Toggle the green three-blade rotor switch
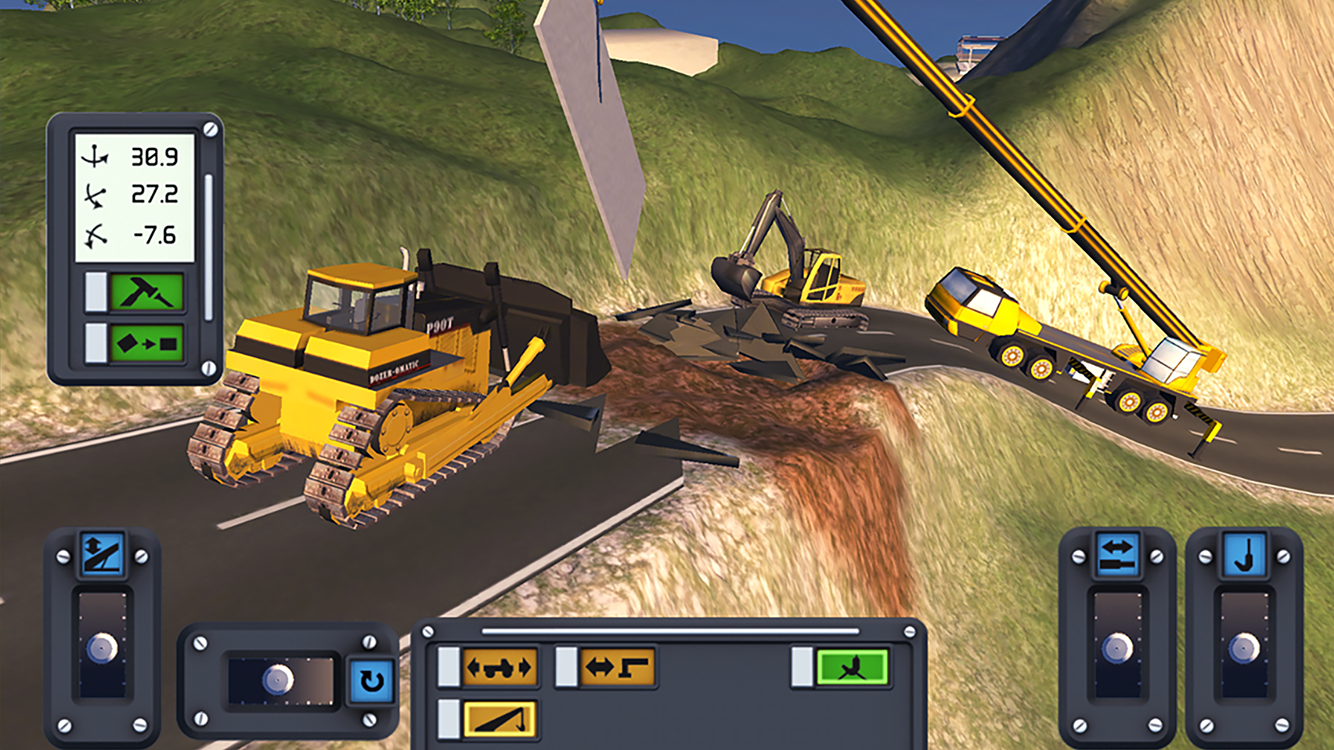Image resolution: width=1334 pixels, height=750 pixels. point(852,667)
